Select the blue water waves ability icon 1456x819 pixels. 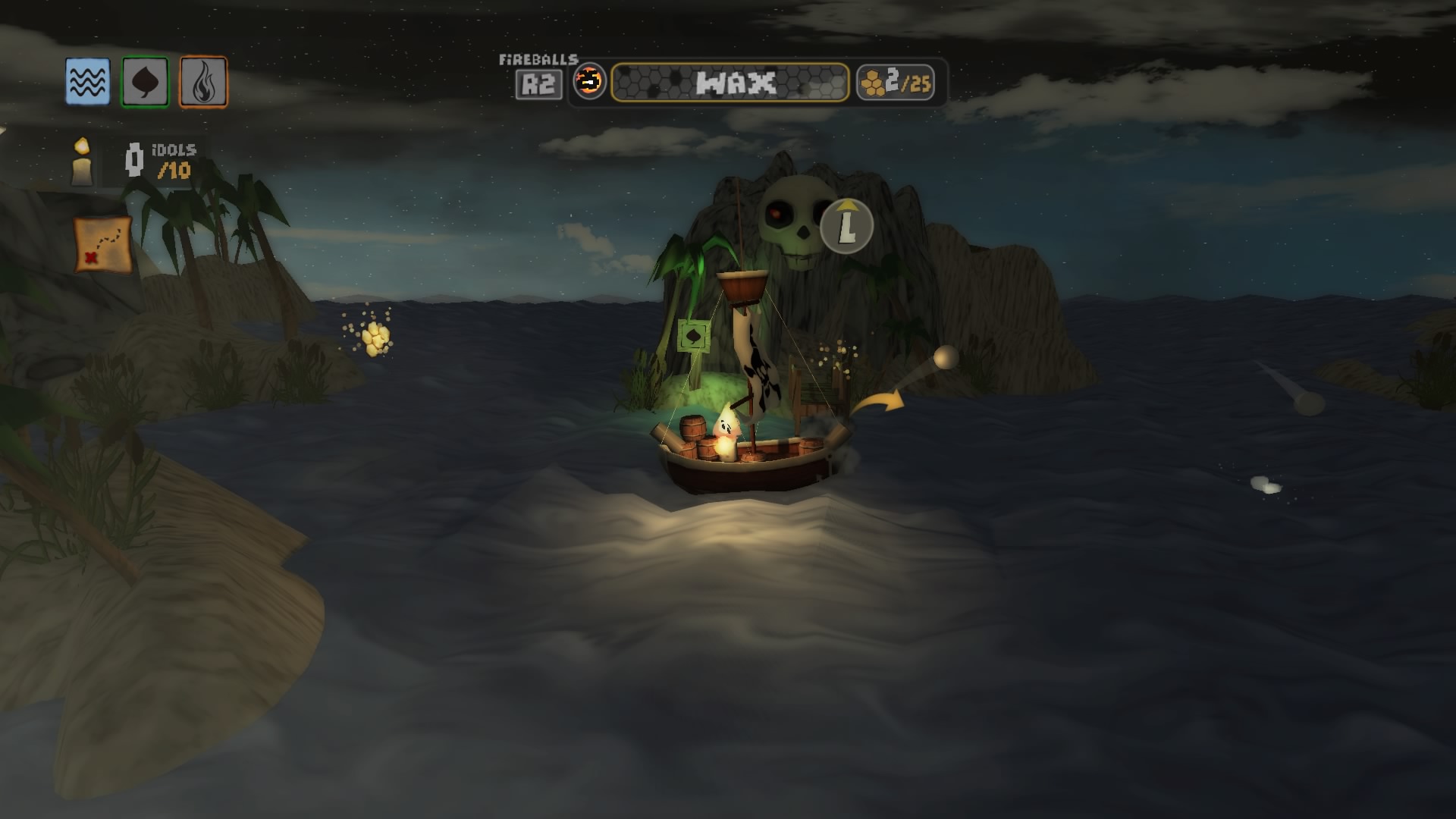88,82
